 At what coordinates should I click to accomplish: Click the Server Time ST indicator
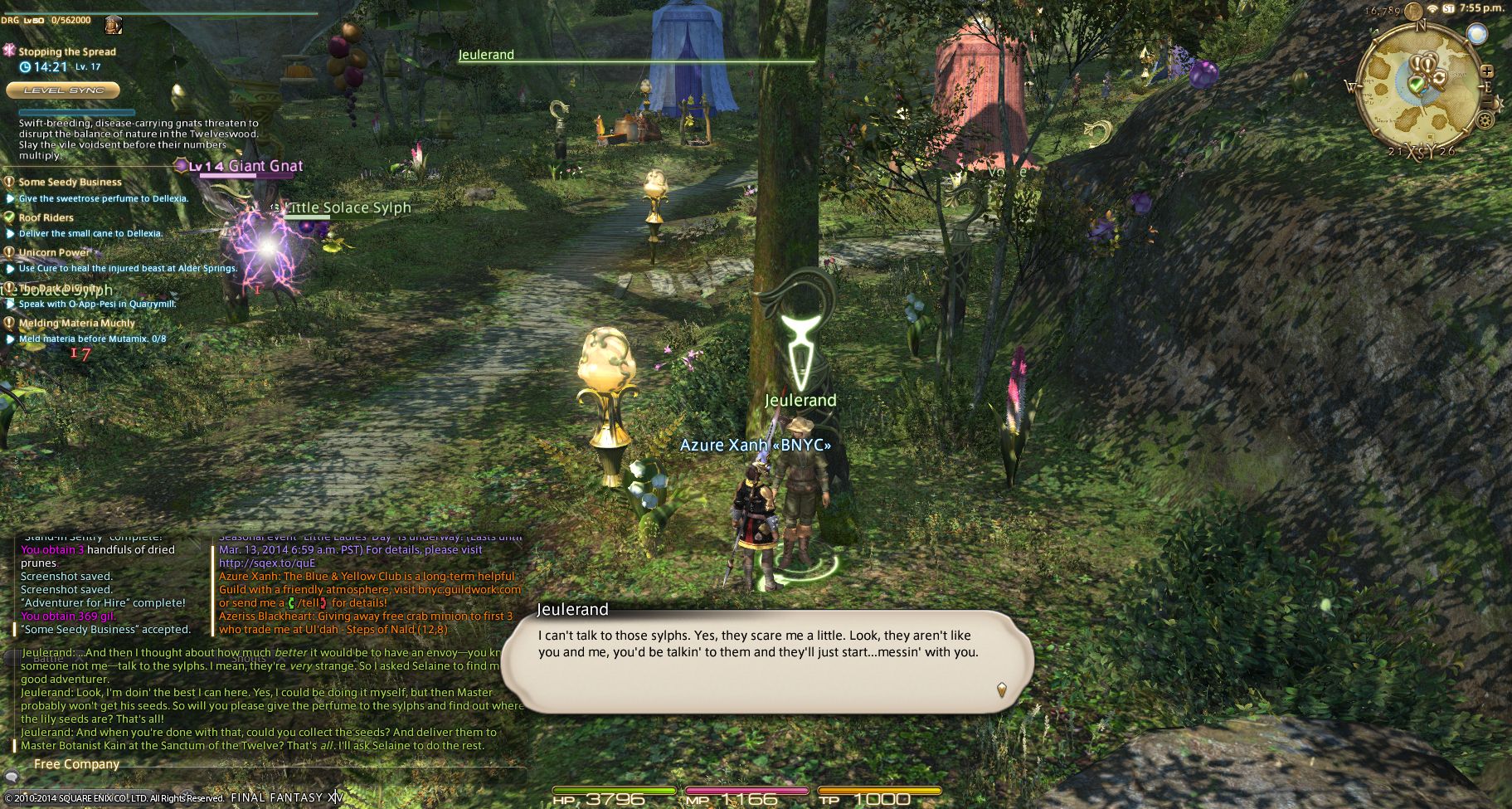[x=1448, y=8]
